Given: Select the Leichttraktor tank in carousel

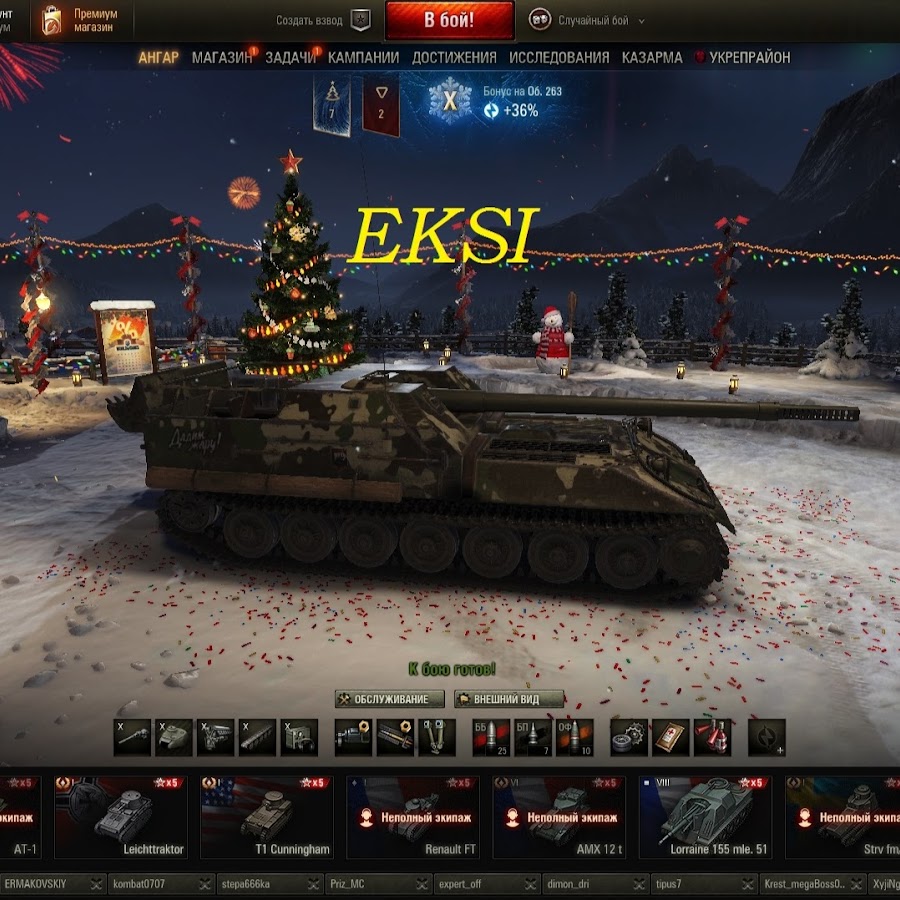Looking at the screenshot, I should click(x=121, y=816).
